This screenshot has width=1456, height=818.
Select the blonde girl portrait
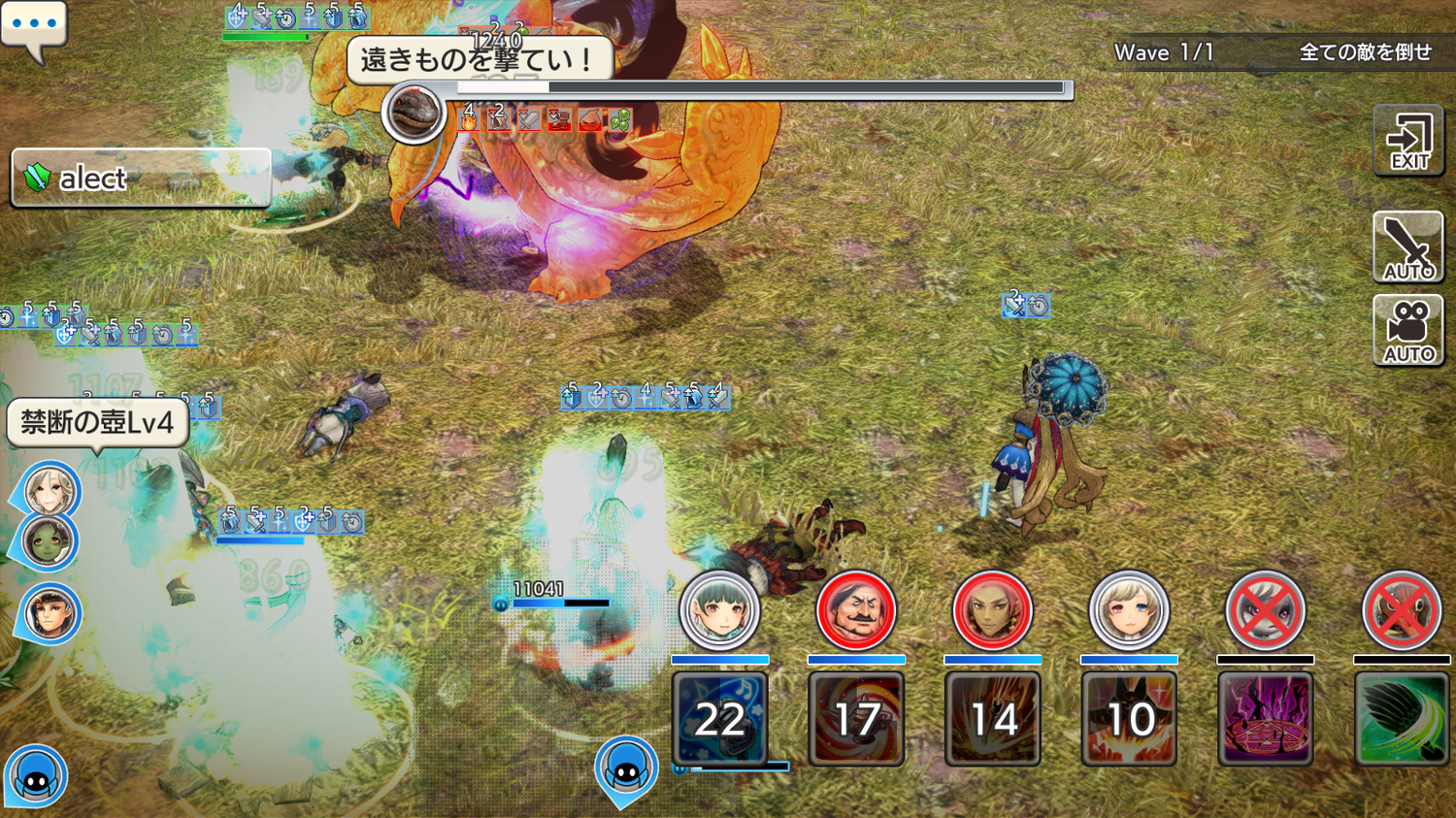coord(1129,610)
